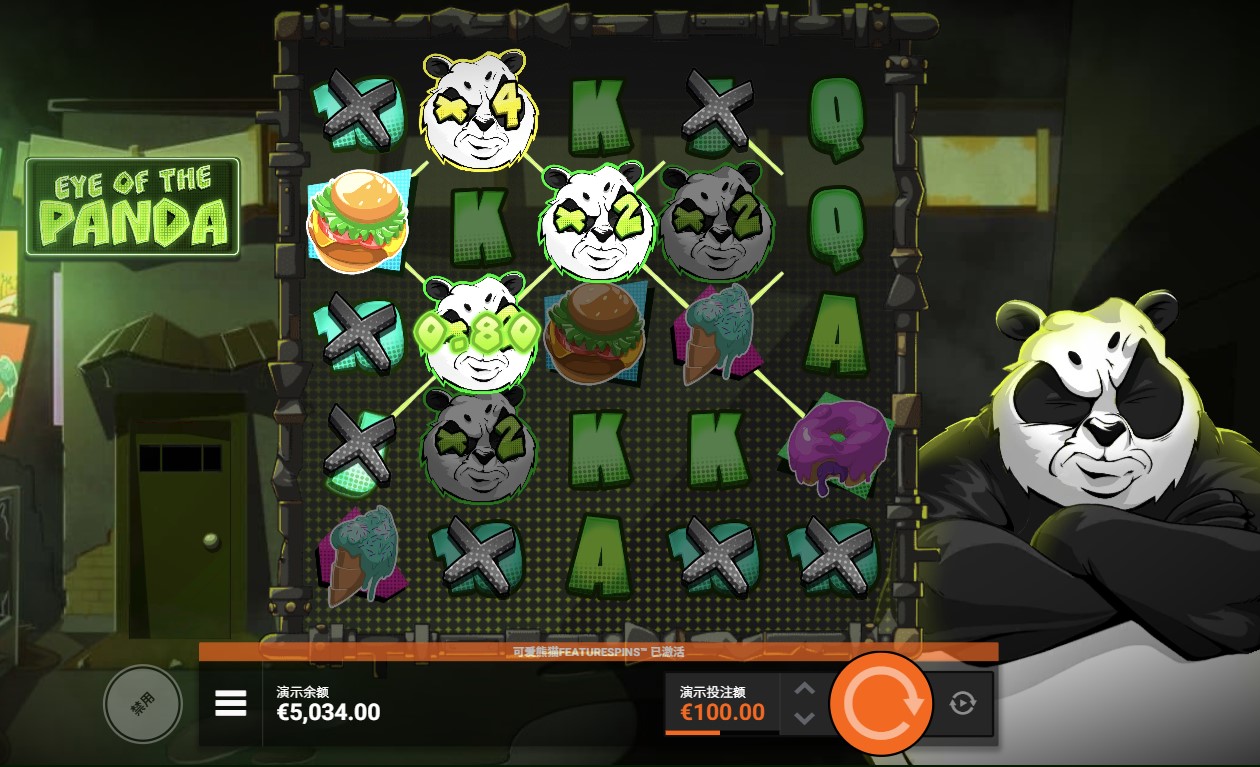
Task: Spin the reels with the orange button
Action: (x=881, y=703)
